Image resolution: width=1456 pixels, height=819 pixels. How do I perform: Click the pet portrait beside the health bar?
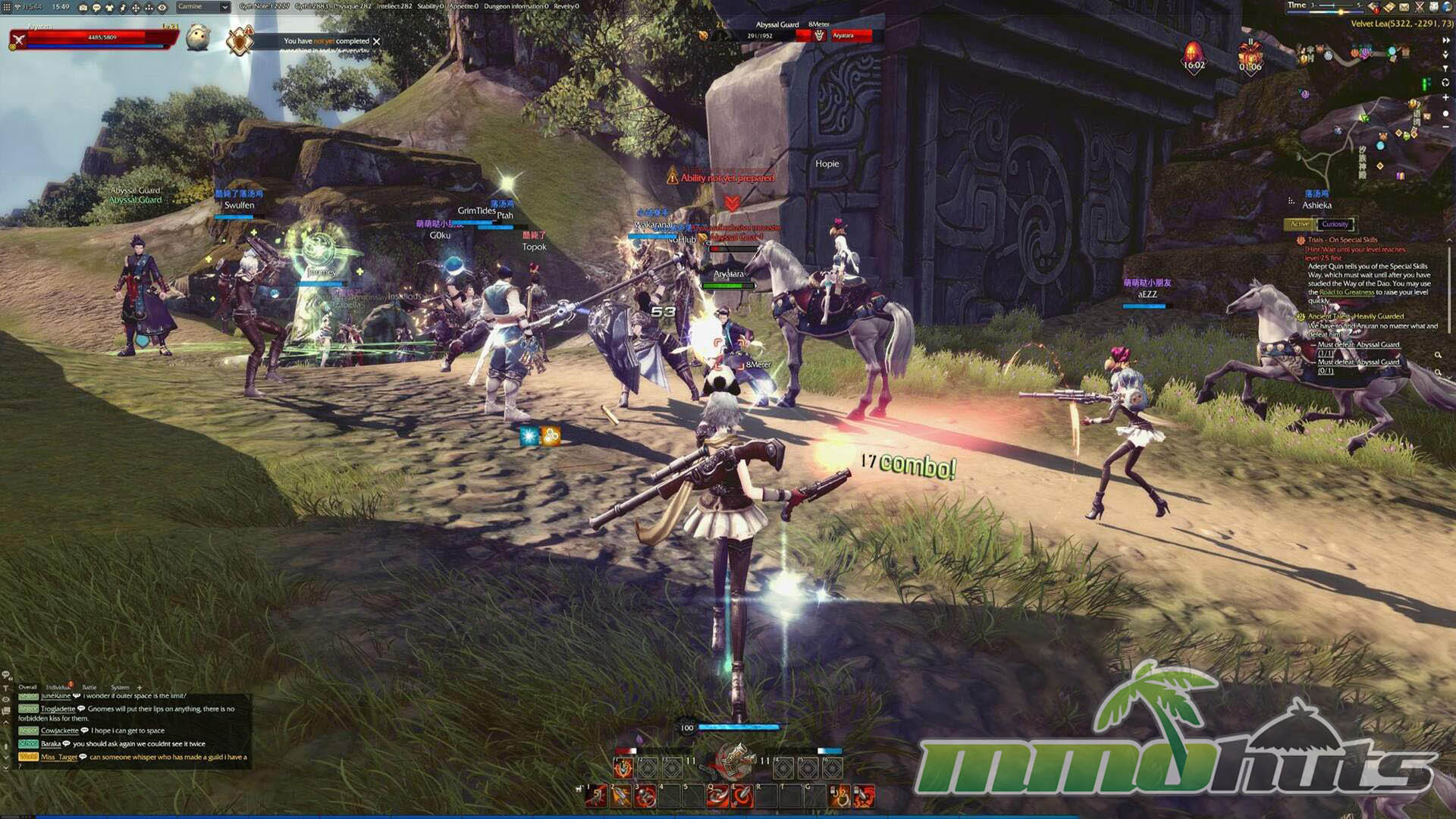pyautogui.click(x=198, y=37)
